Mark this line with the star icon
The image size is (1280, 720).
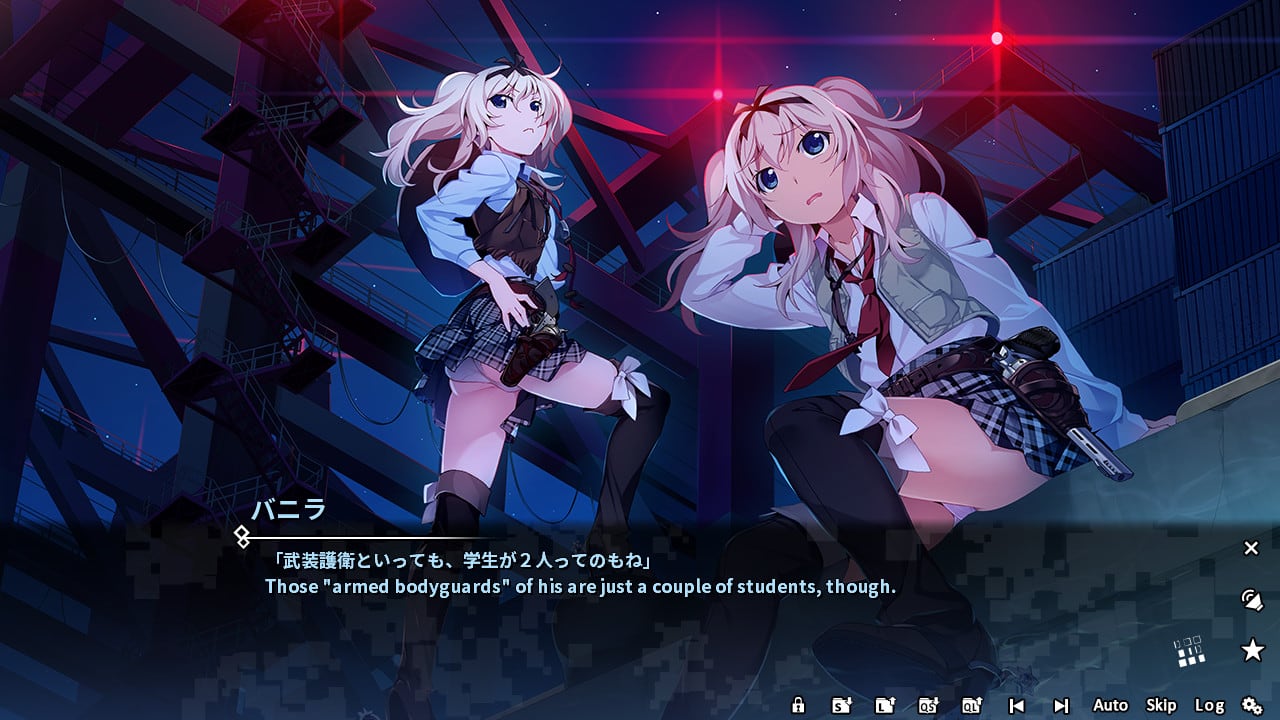click(x=1252, y=651)
